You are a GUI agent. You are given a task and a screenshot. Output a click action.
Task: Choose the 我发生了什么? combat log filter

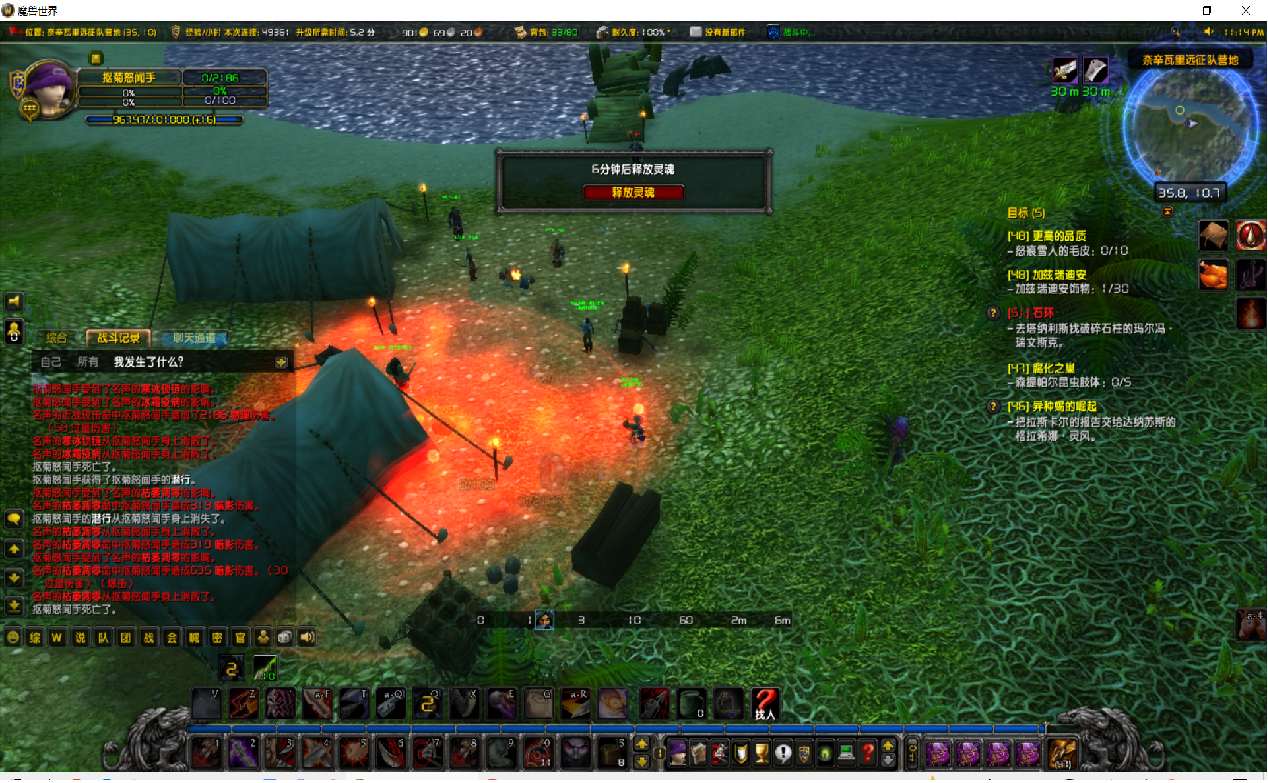pyautogui.click(x=148, y=361)
